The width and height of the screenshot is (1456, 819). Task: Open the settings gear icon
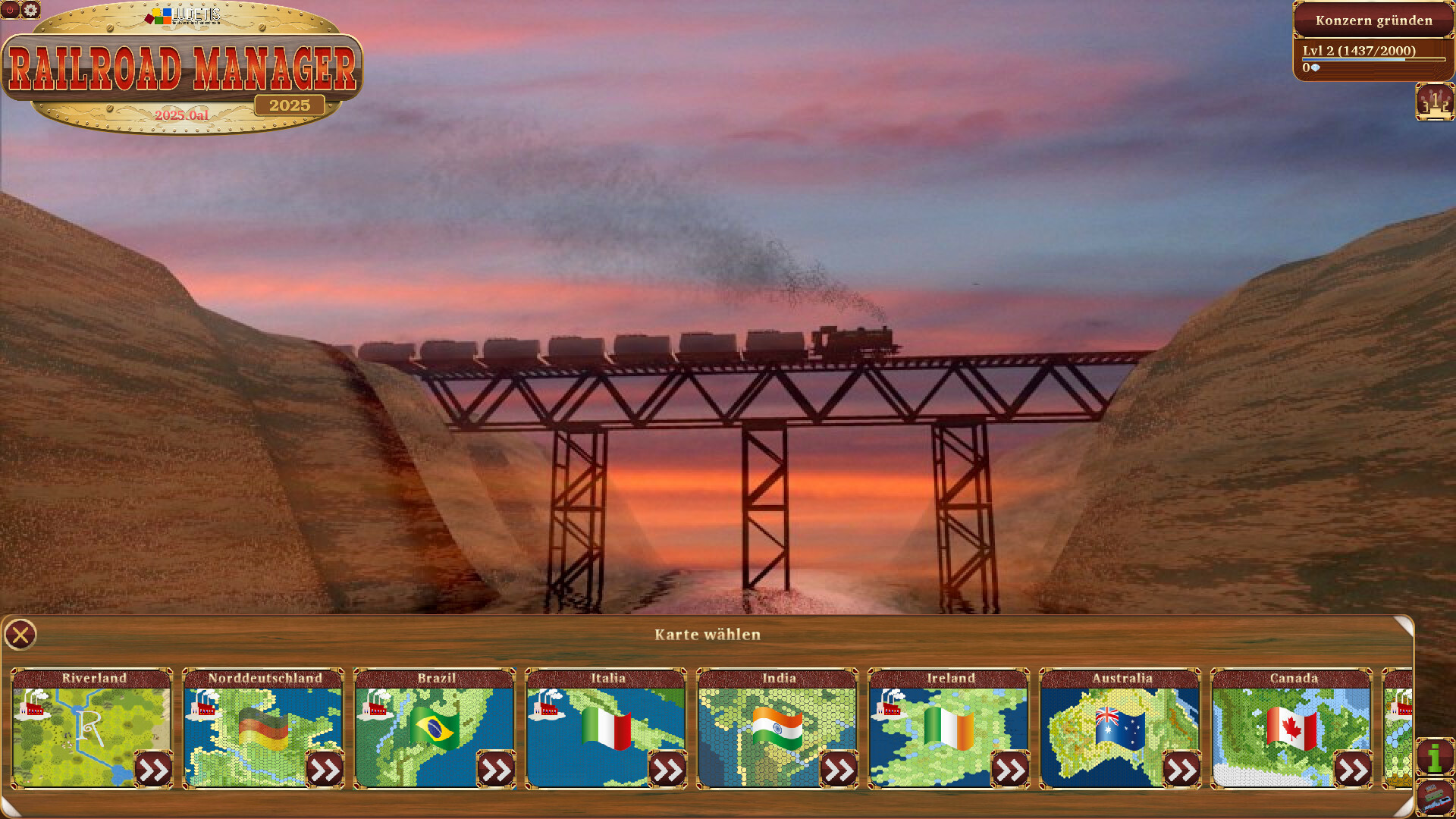(x=30, y=10)
